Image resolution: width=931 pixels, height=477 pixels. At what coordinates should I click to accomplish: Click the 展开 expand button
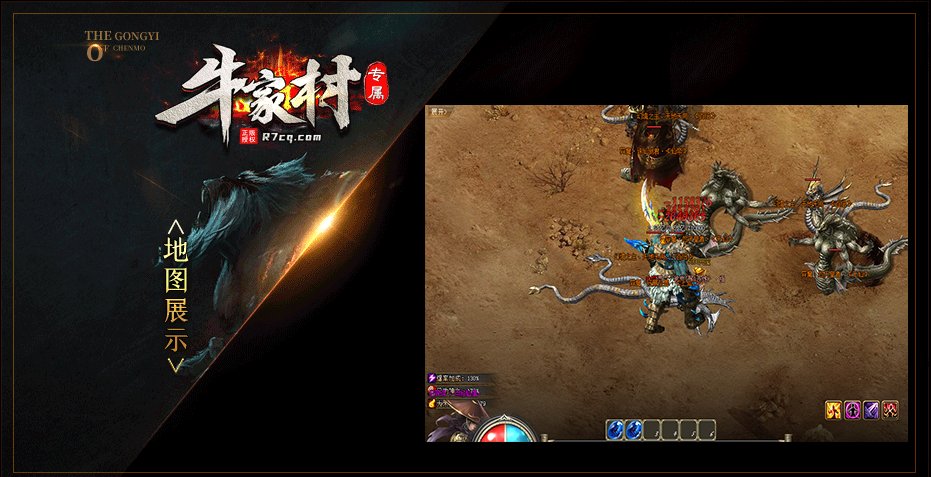437,111
